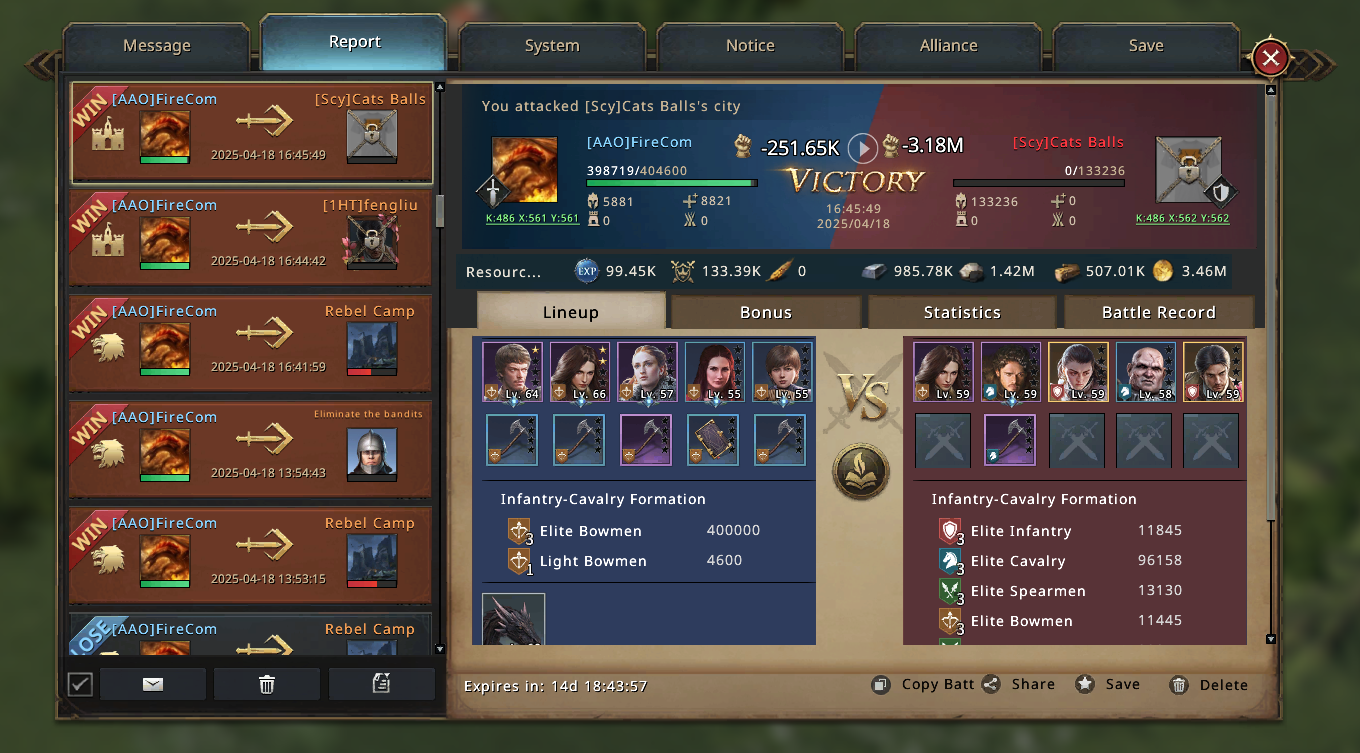View the Statistics tab
The image size is (1360, 753).
point(962,312)
